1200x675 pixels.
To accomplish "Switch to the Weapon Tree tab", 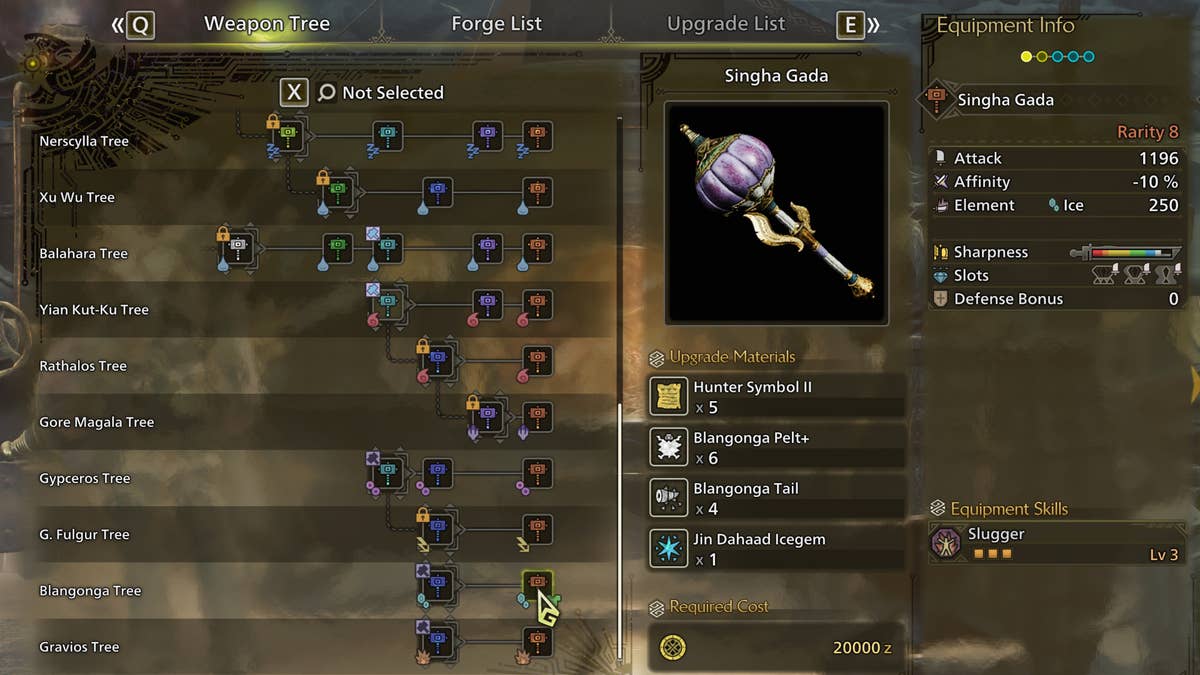I will 266,24.
